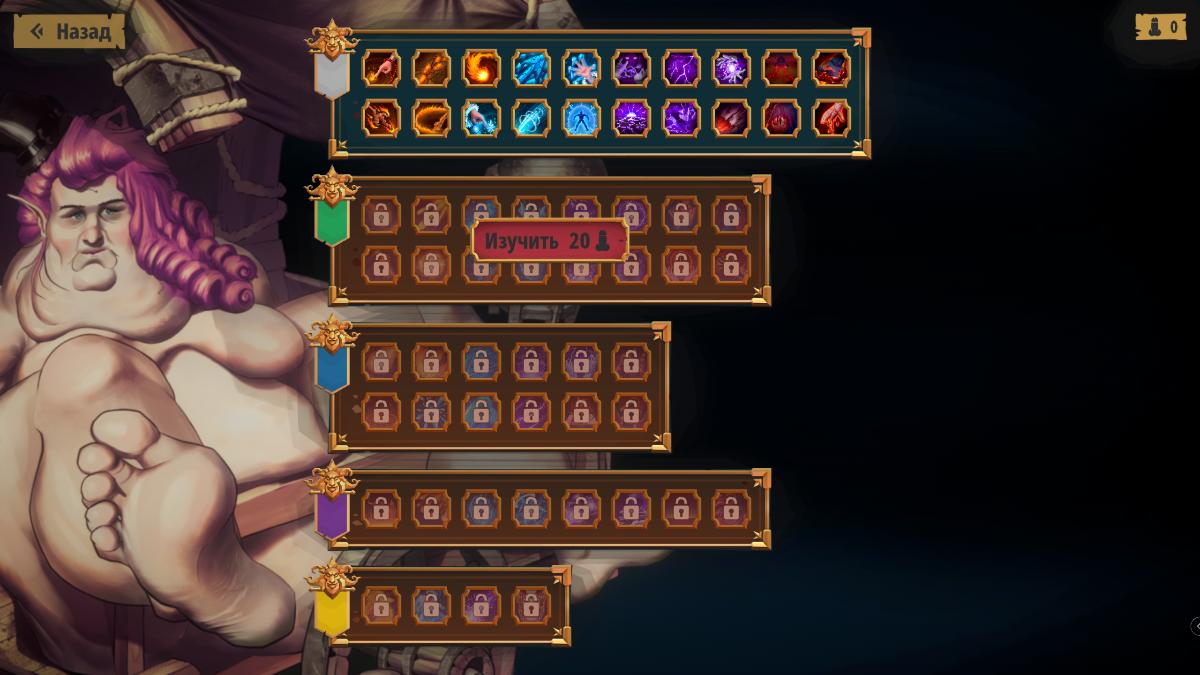Image resolution: width=1200 pixels, height=675 pixels.
Task: Select the icy hand casting frost skill
Action: [x=481, y=118]
